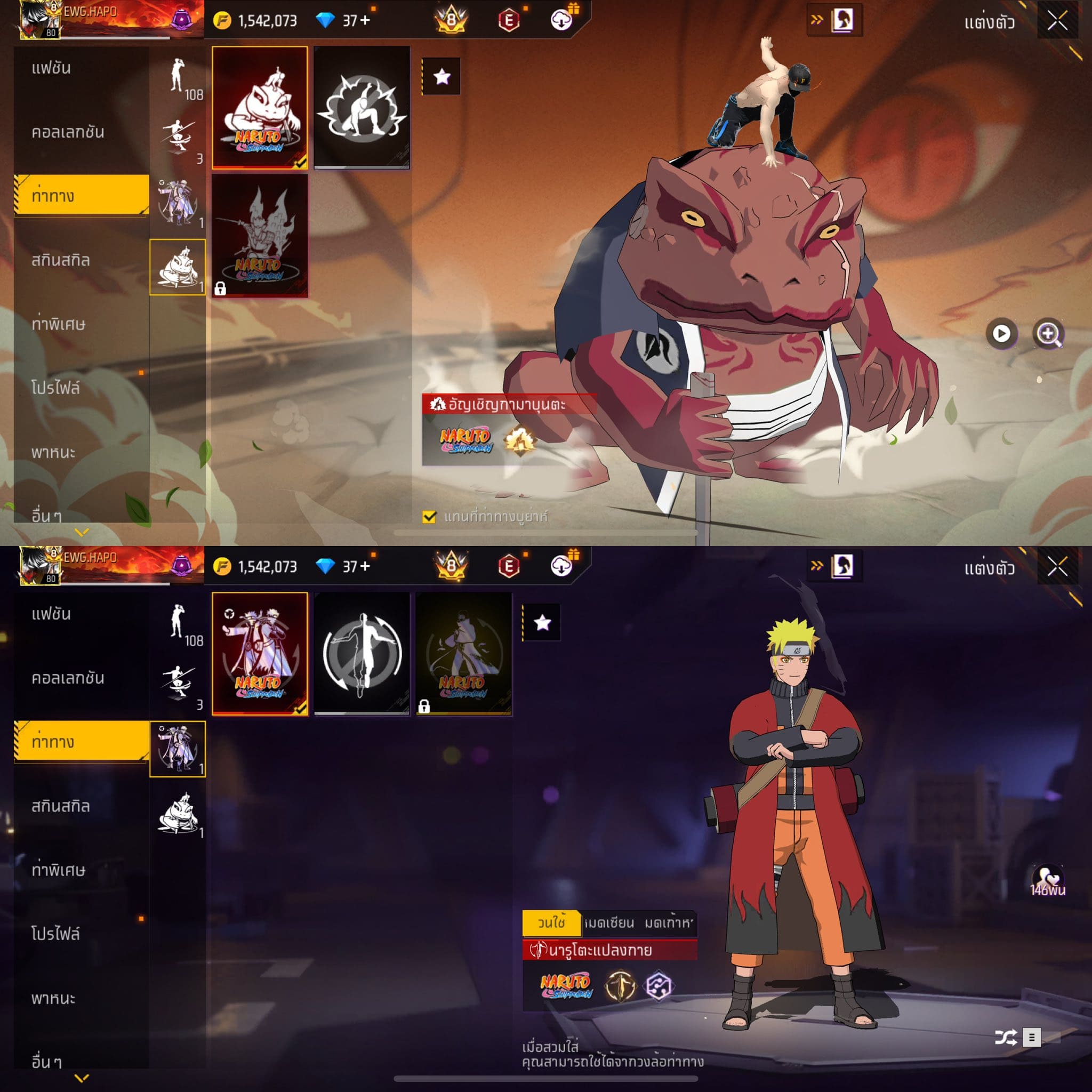Image resolution: width=1092 pixels, height=1092 pixels.
Task: Choose the grey crouching power-up emote card
Action: coord(362,107)
